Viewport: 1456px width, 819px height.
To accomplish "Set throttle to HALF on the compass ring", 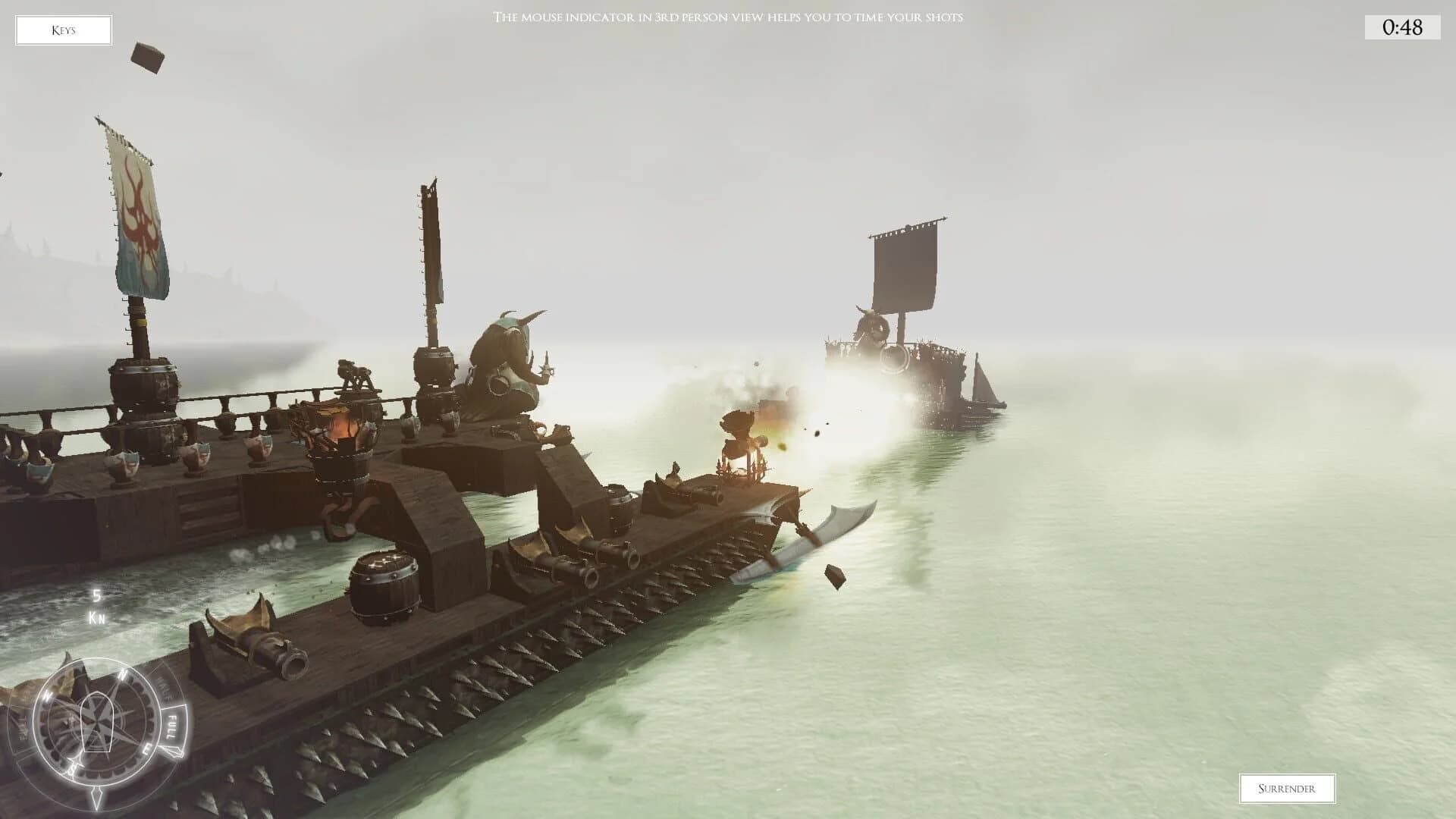I will pos(163,686).
